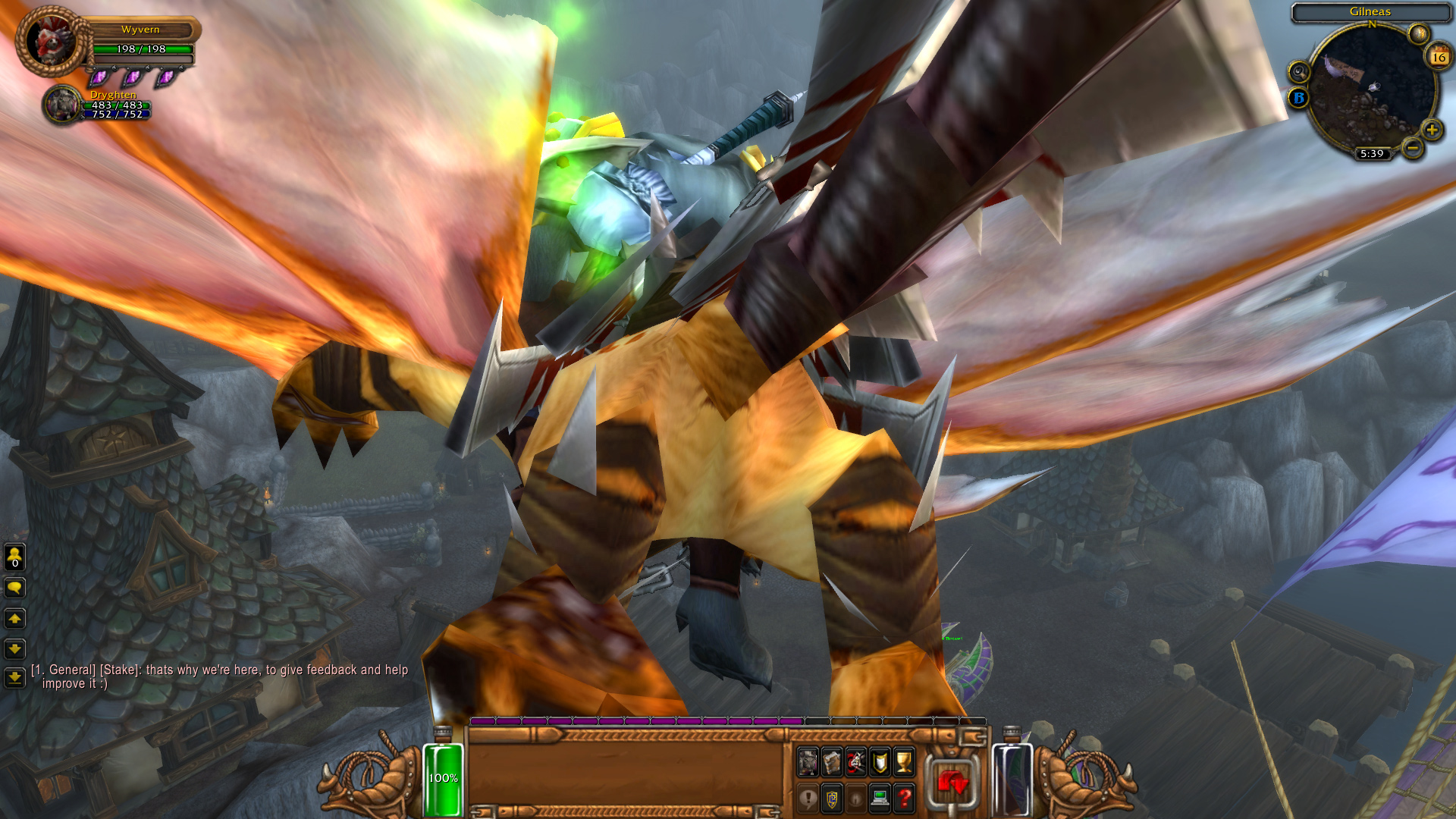Open the spellbook micro button
The height and width of the screenshot is (819, 1456).
832,762
